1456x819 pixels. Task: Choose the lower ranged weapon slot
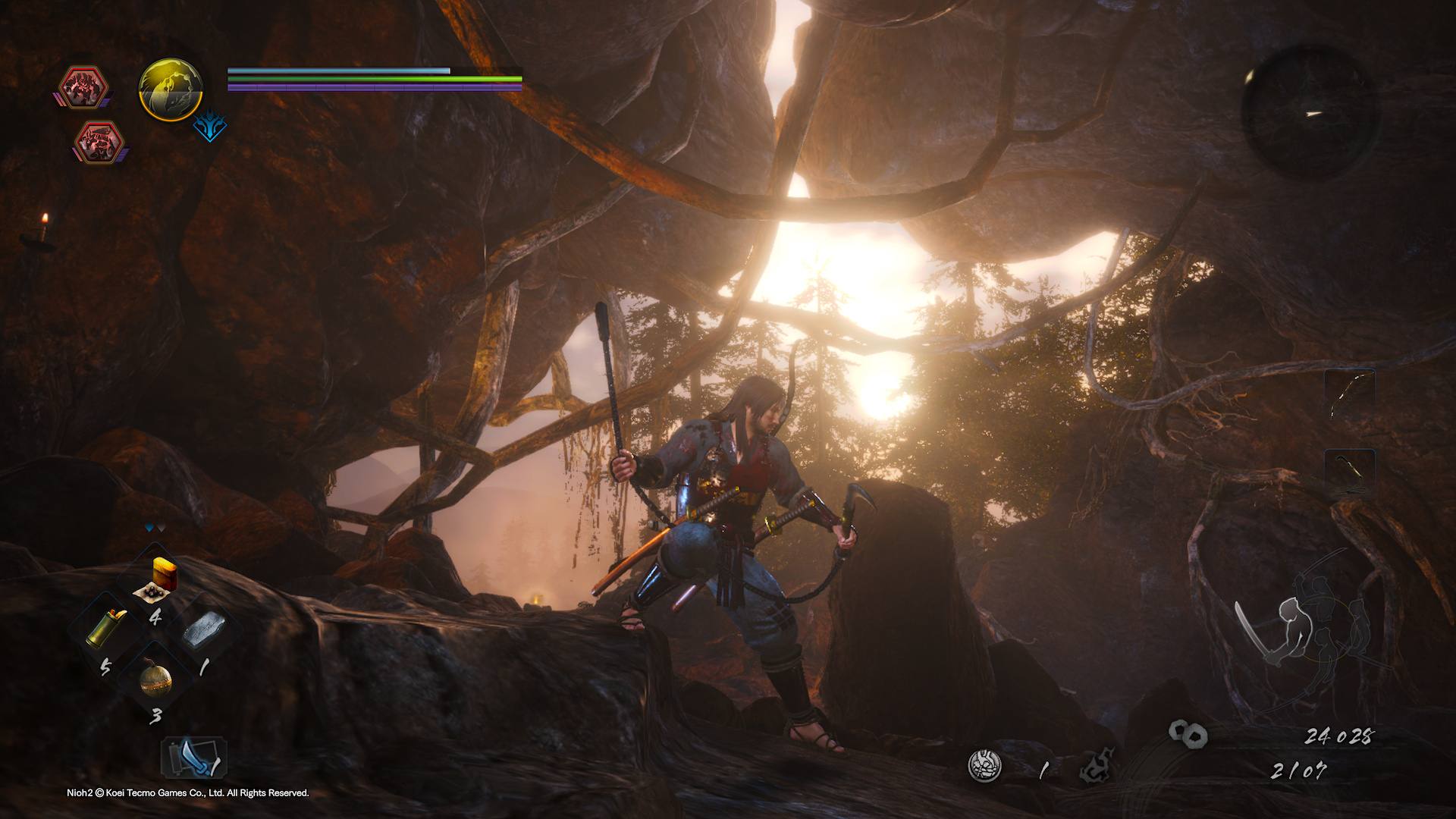point(1350,472)
